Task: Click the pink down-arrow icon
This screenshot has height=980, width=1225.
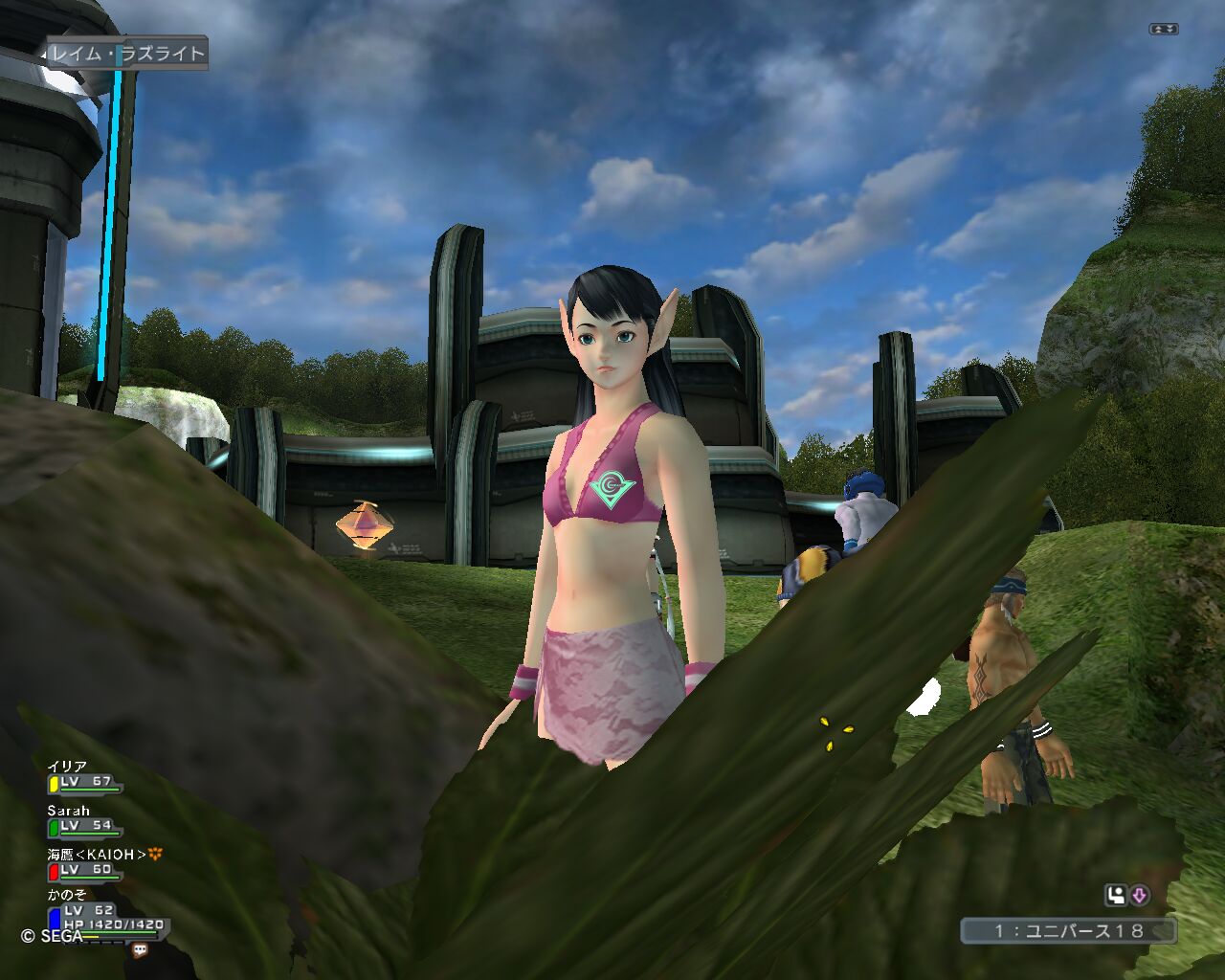Action: point(1139,896)
